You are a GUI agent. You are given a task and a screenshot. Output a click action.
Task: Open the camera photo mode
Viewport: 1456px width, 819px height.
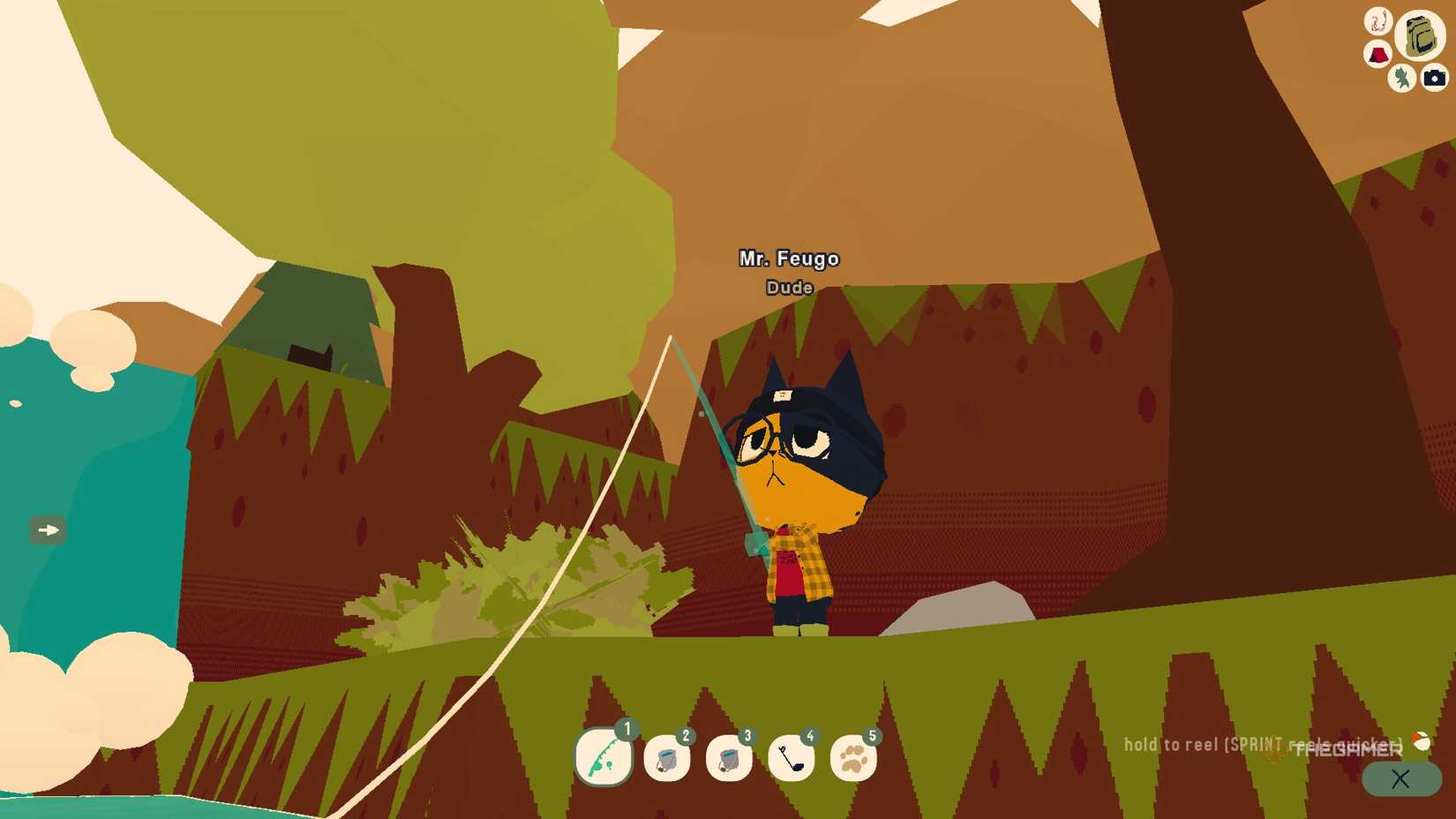[x=1431, y=79]
